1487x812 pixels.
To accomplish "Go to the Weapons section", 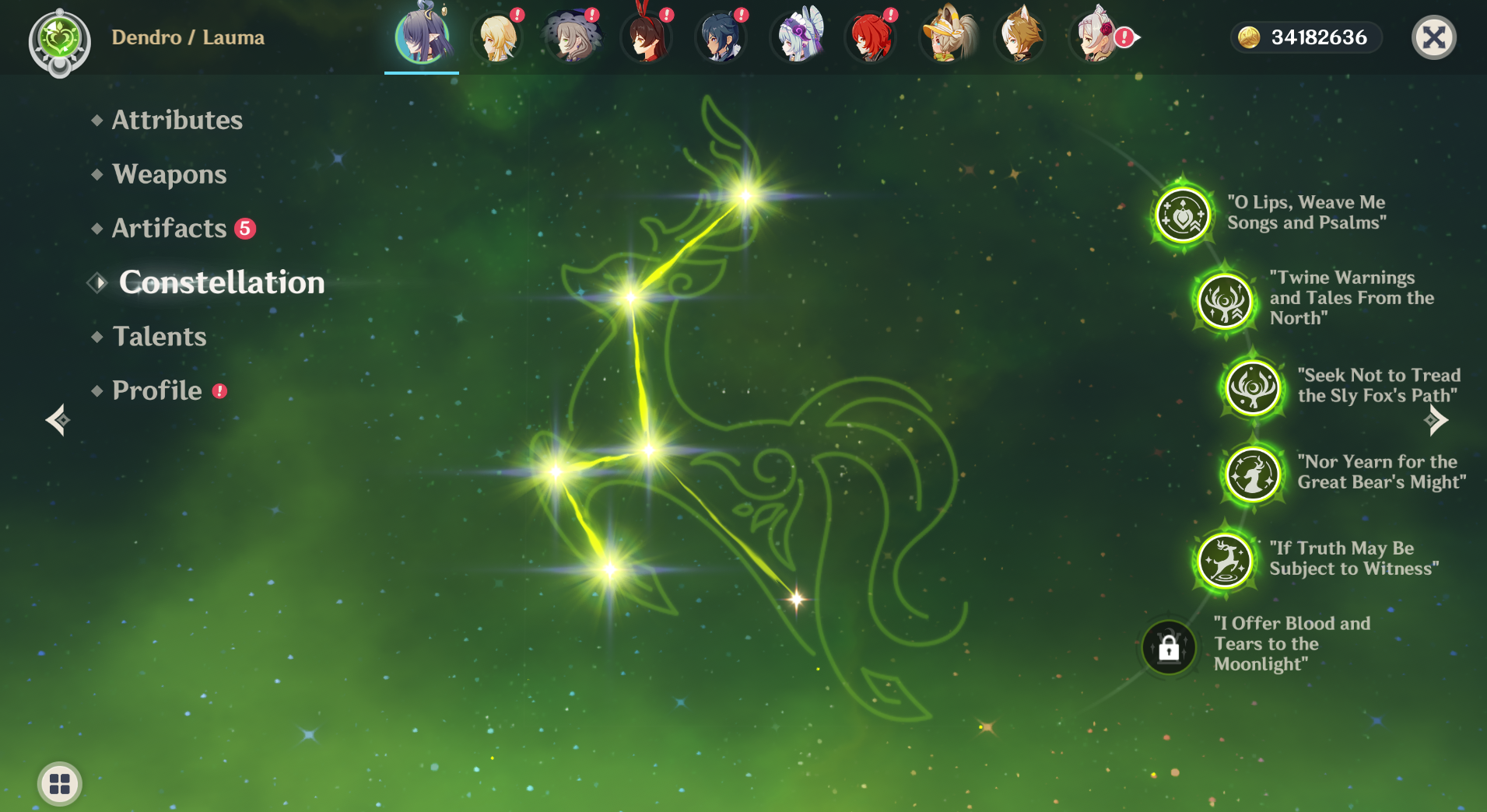I will point(169,174).
